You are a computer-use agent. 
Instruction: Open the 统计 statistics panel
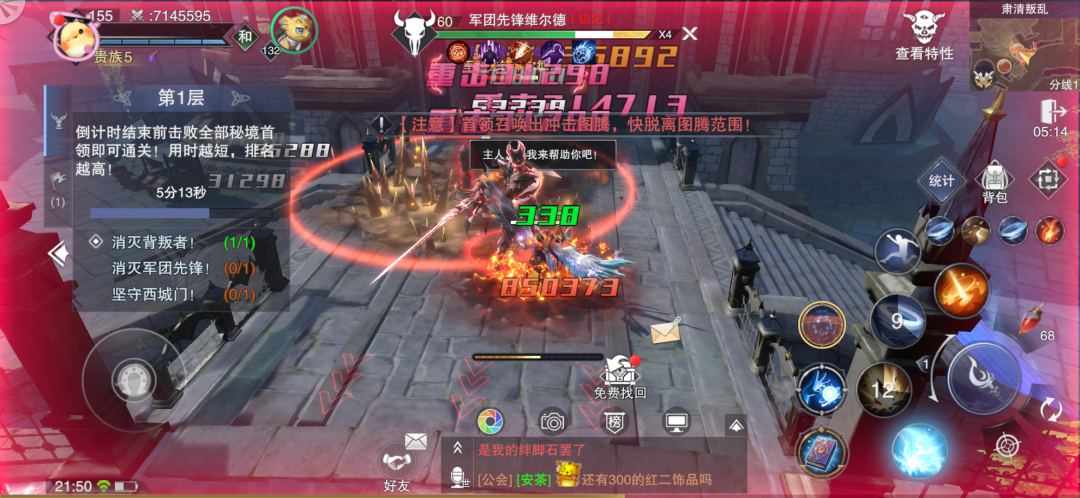coord(941,181)
